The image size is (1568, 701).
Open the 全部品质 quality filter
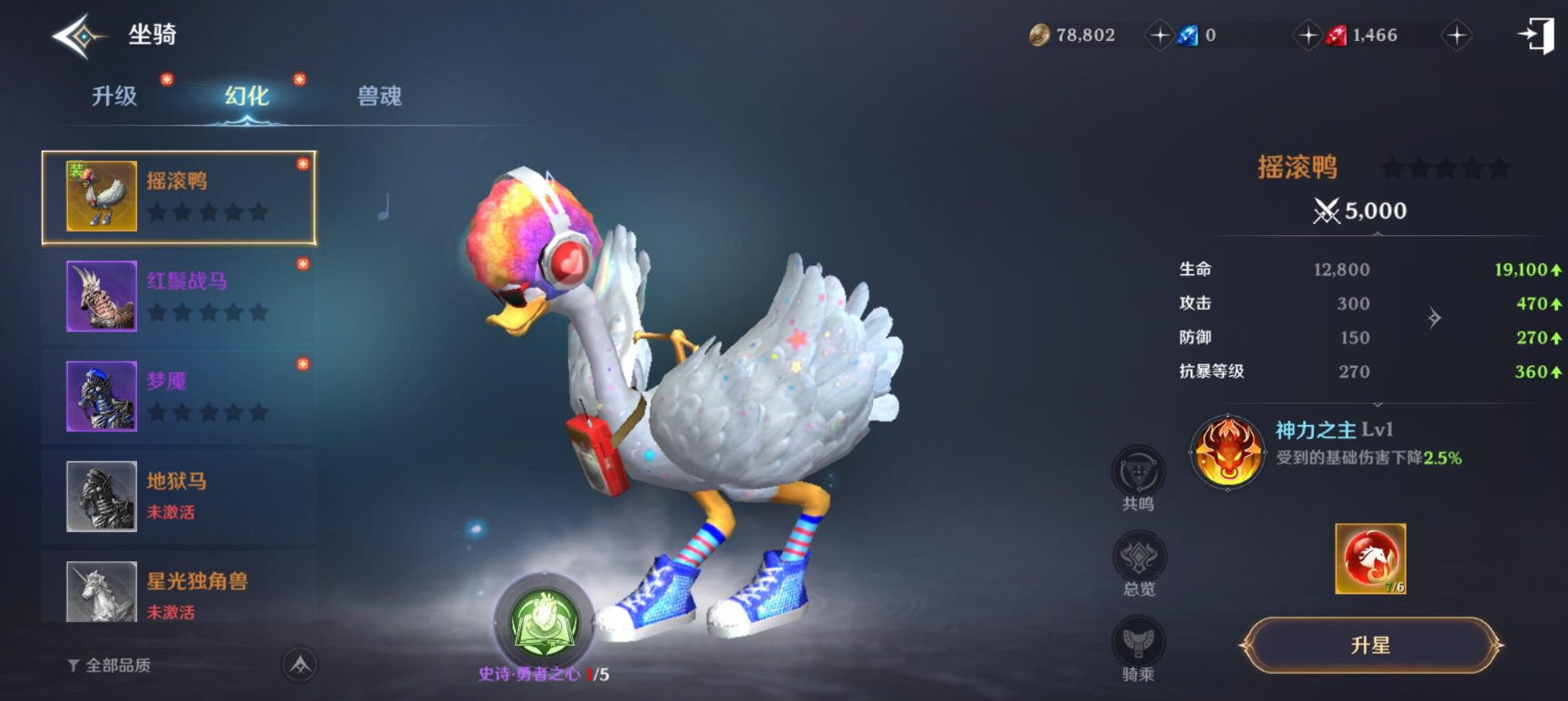(110, 666)
